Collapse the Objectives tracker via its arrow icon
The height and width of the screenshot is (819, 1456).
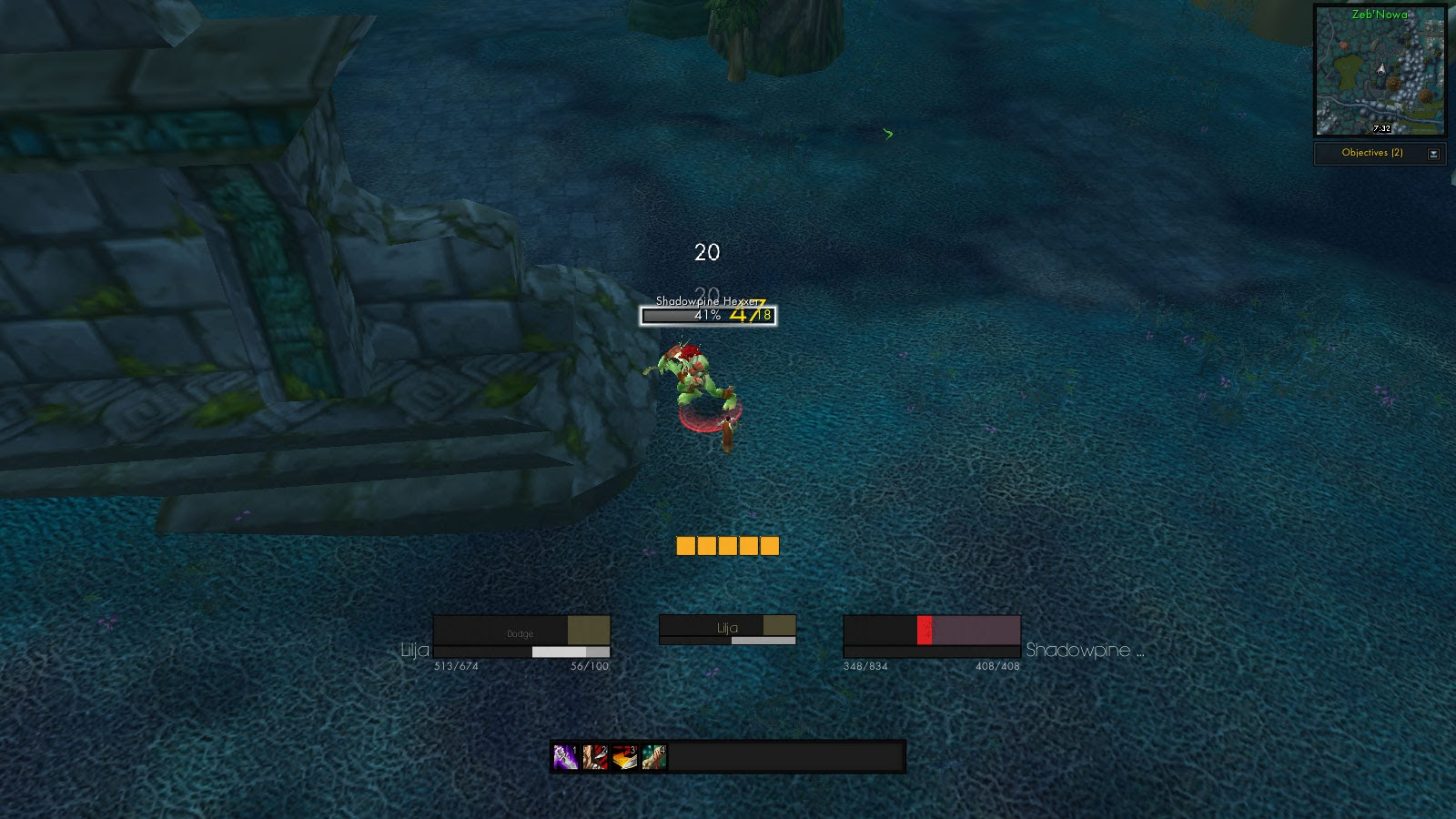[1433, 154]
